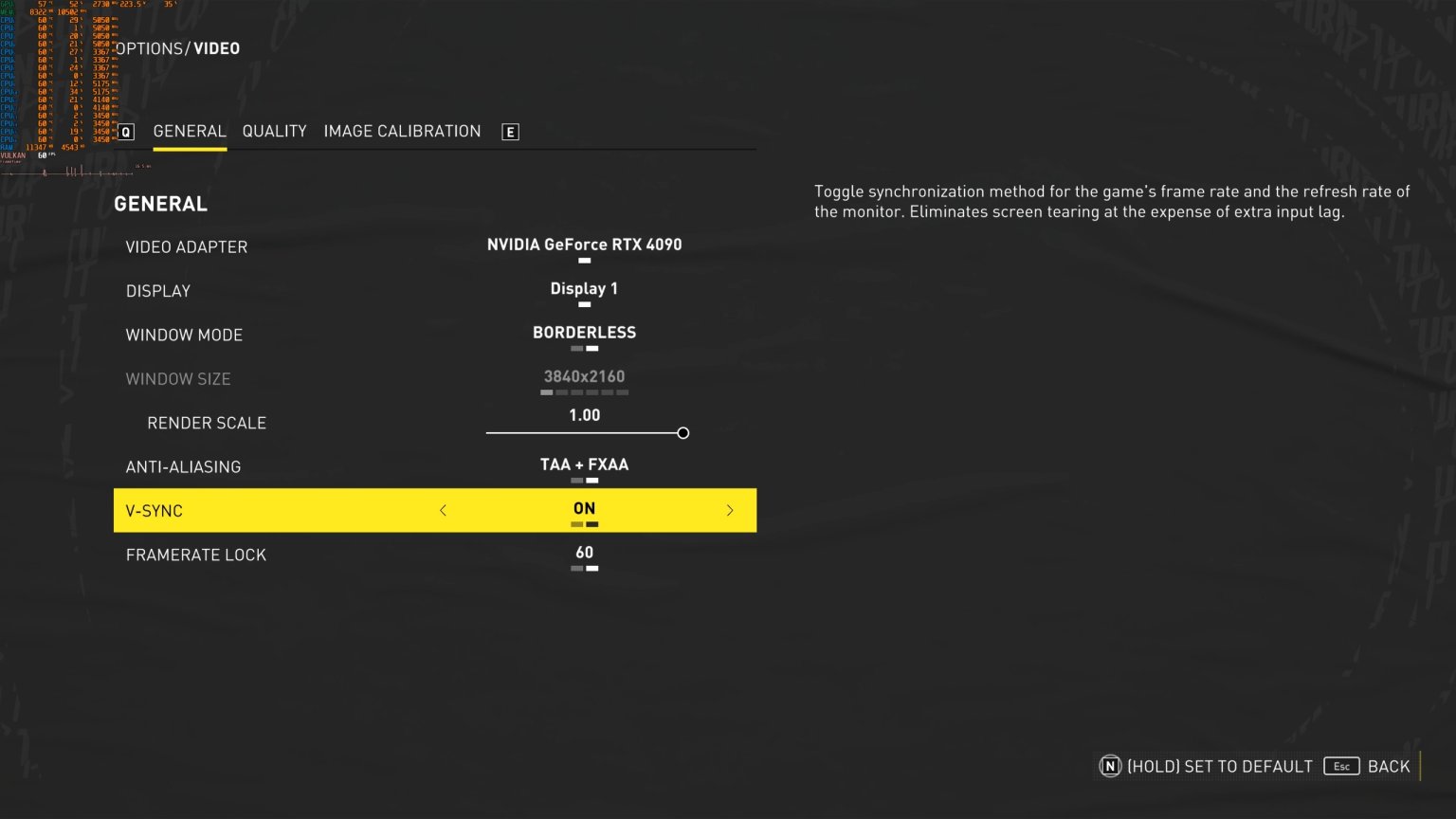Change Anti-Aliasing from TAA + FXAA

(584, 464)
